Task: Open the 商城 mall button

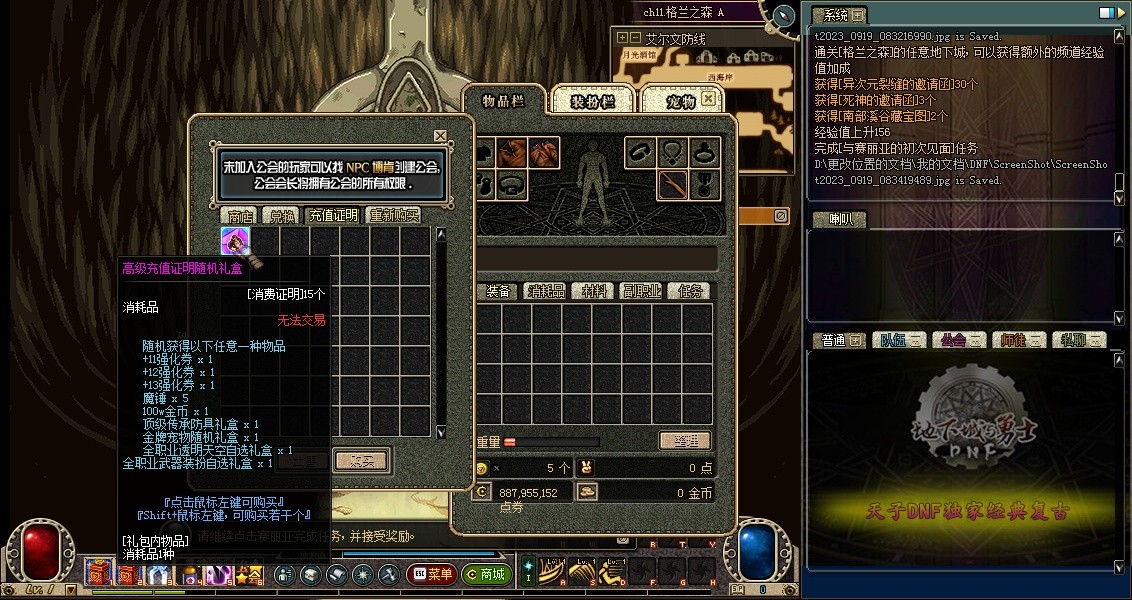Action: click(487, 575)
